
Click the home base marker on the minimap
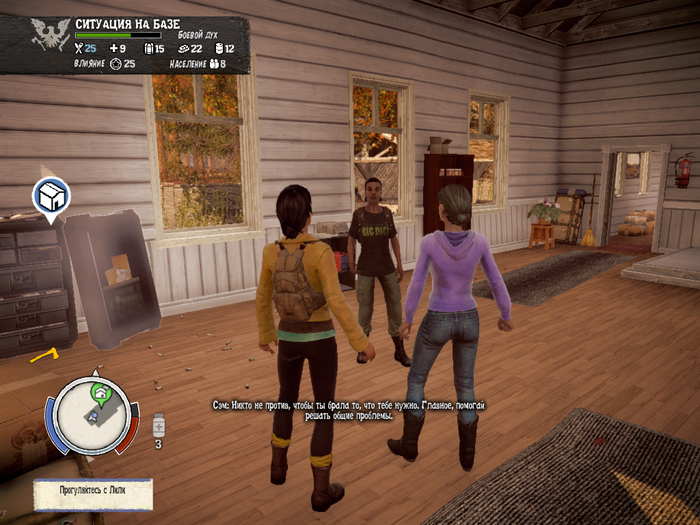[100, 392]
